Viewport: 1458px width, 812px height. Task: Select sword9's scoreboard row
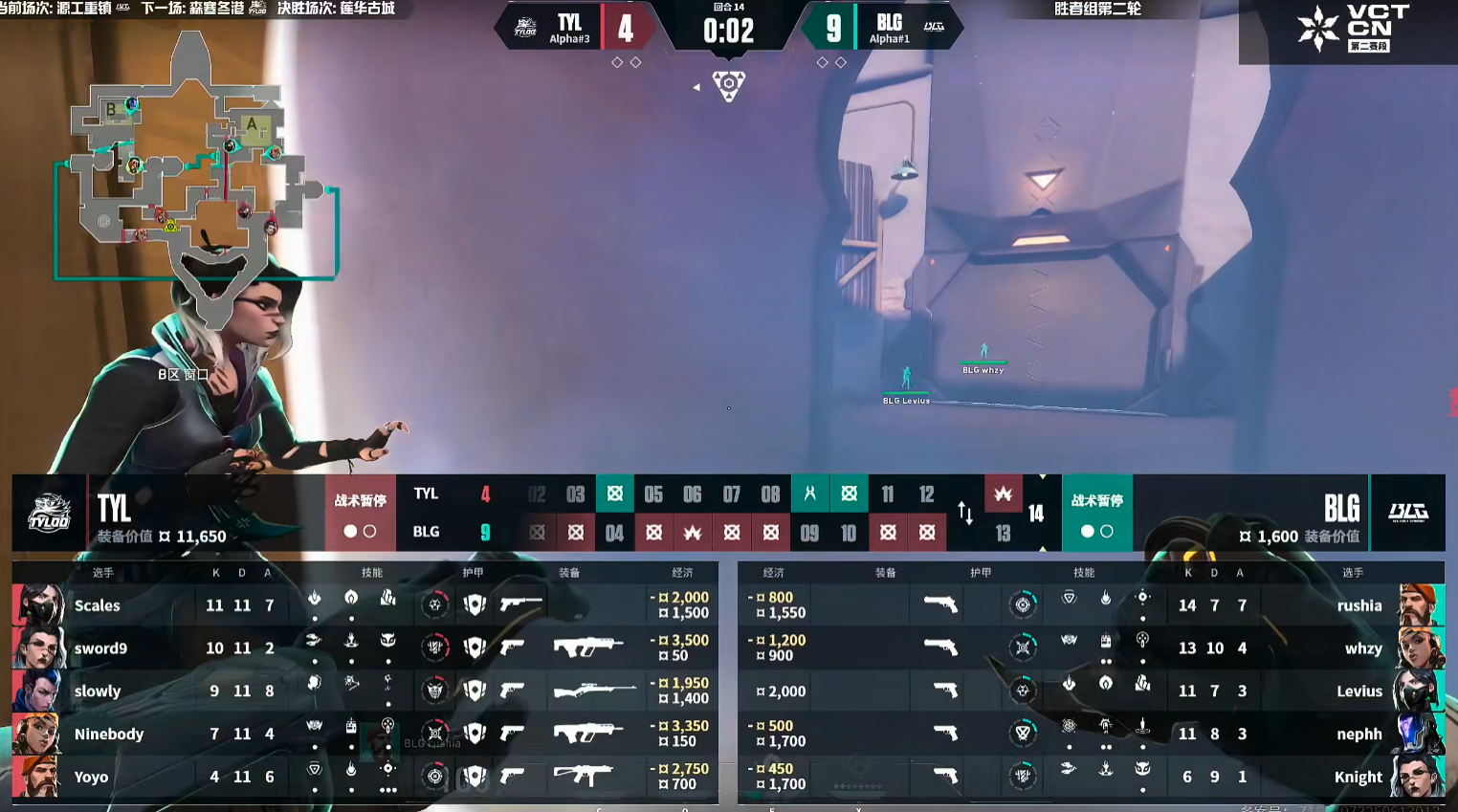[364, 647]
